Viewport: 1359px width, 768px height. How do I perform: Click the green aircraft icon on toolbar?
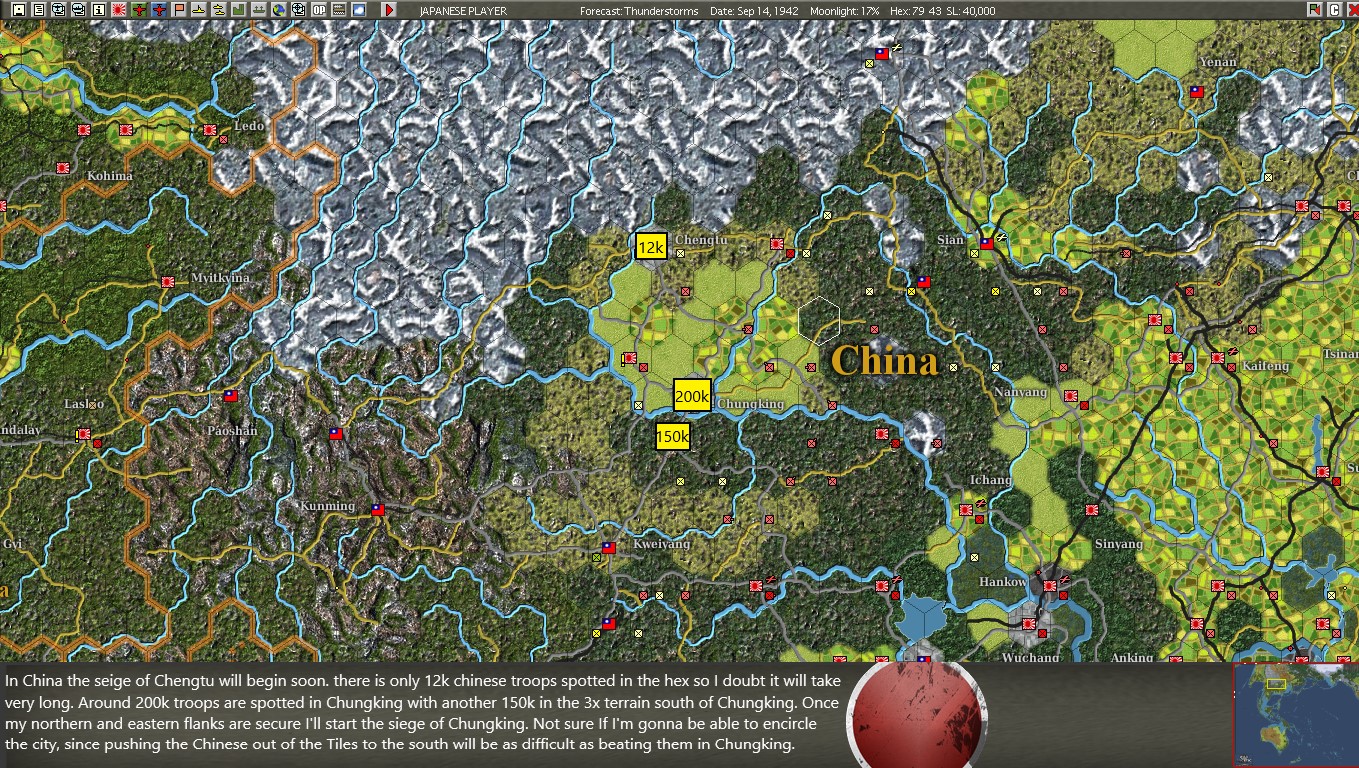(x=139, y=10)
